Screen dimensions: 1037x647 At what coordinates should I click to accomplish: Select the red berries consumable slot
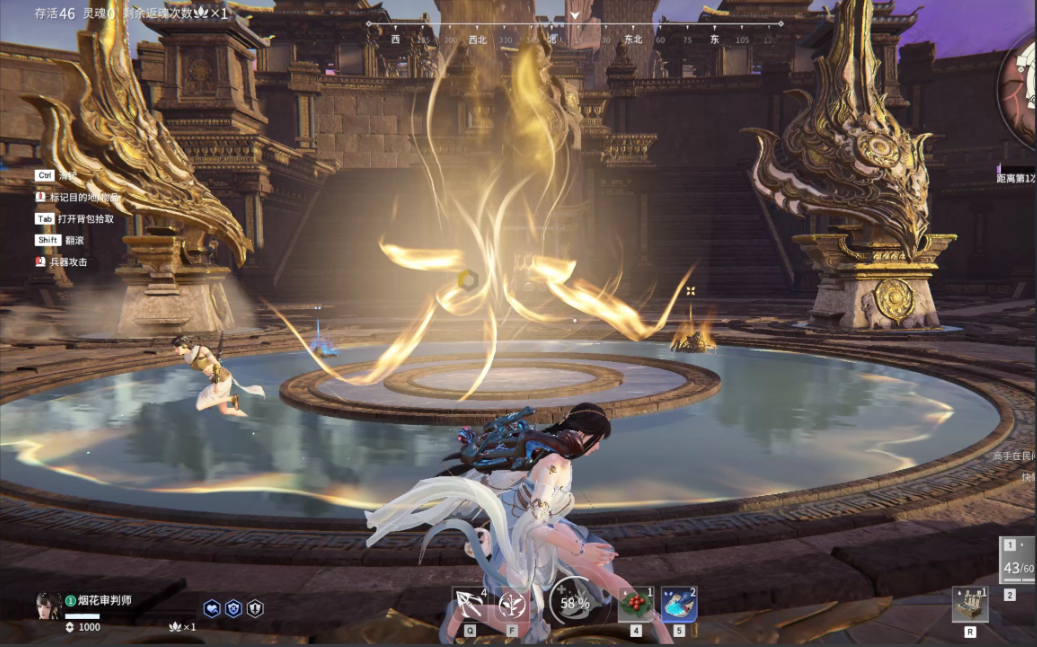635,604
